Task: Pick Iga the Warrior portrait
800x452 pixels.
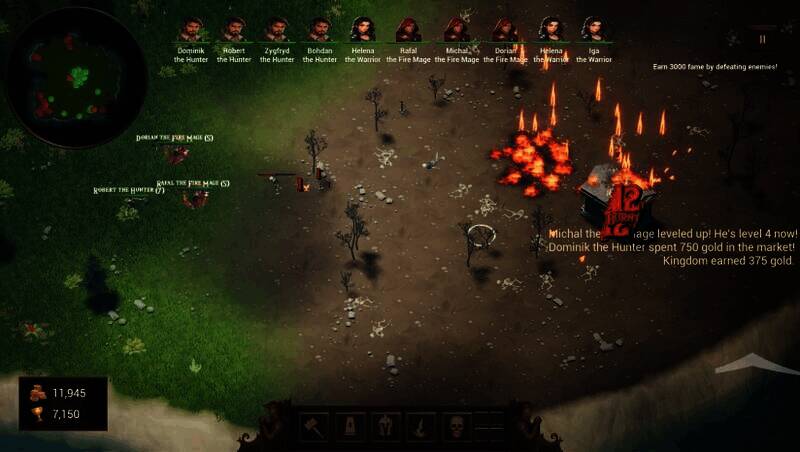Action: 593,30
